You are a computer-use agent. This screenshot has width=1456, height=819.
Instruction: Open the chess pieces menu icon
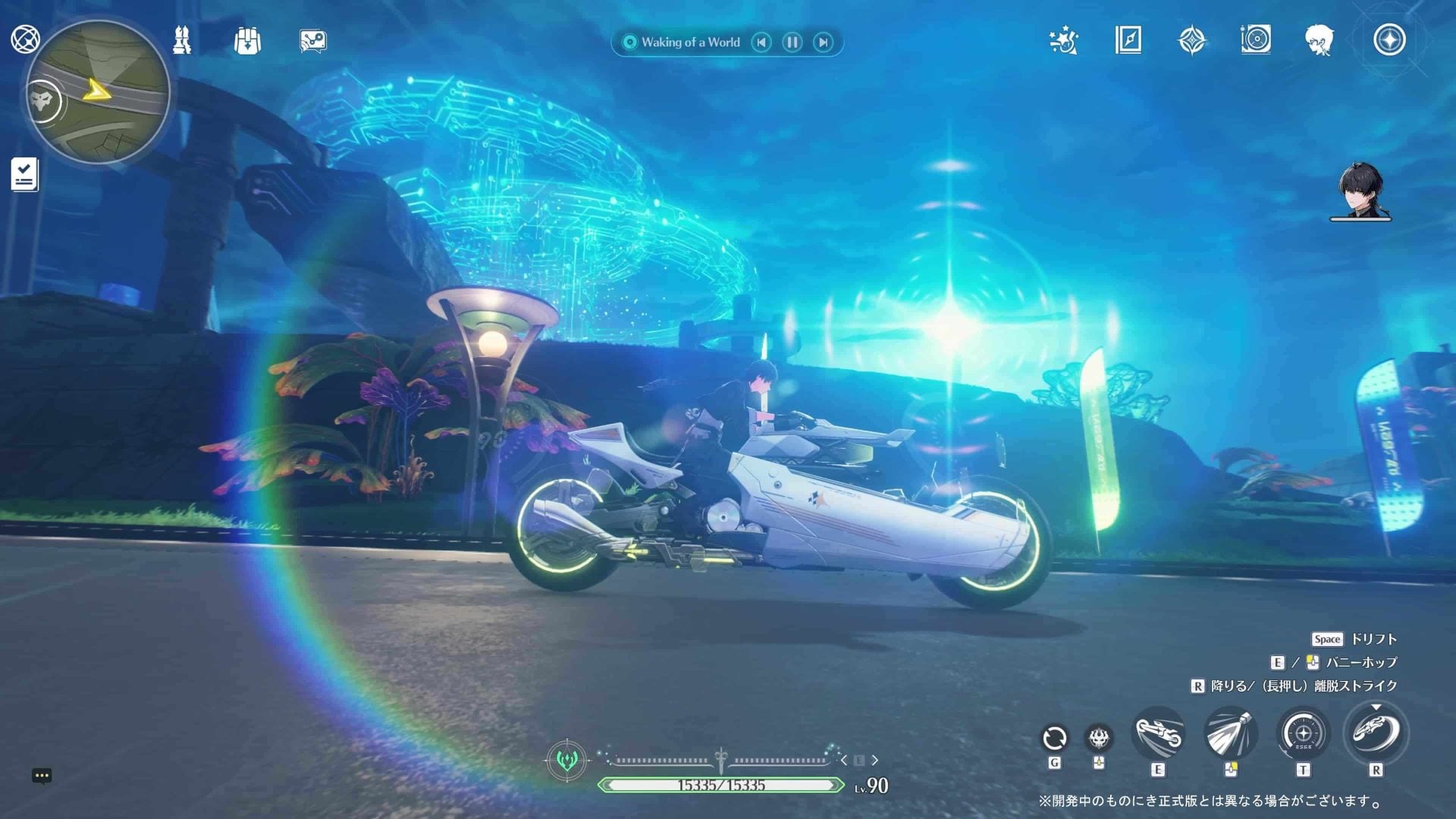pos(182,40)
